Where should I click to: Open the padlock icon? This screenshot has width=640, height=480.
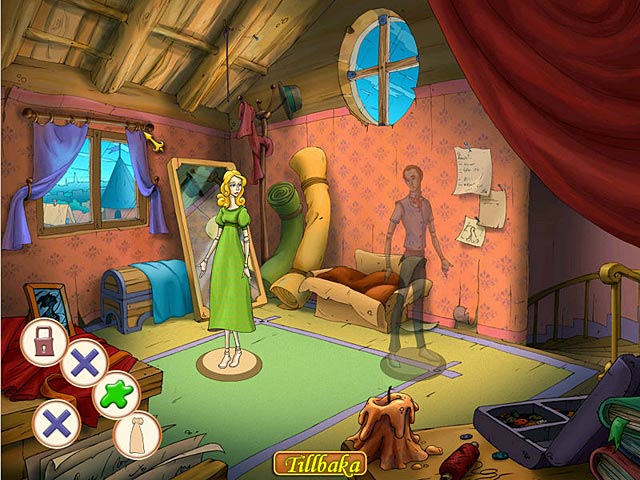(44, 341)
